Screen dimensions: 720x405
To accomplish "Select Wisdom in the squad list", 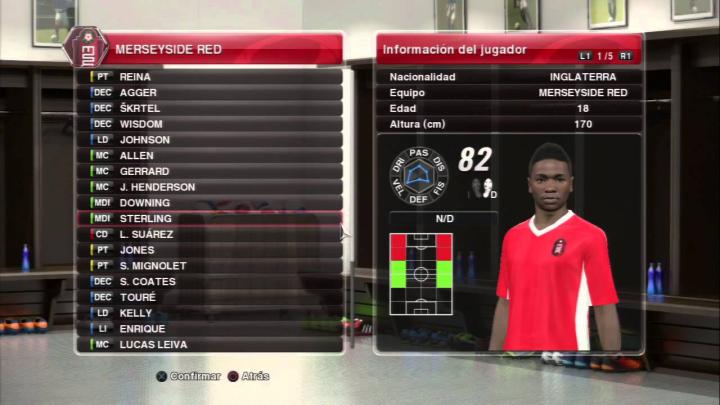I will pyautogui.click(x=210, y=124).
